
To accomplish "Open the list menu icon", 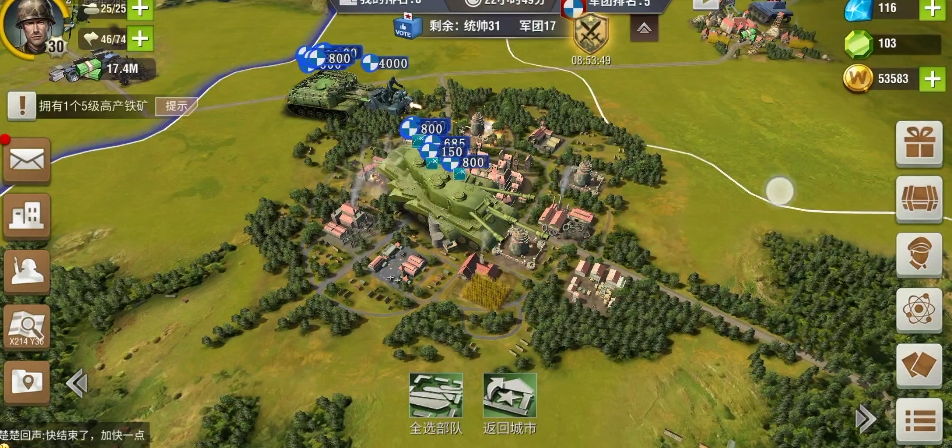I will click(x=918, y=421).
